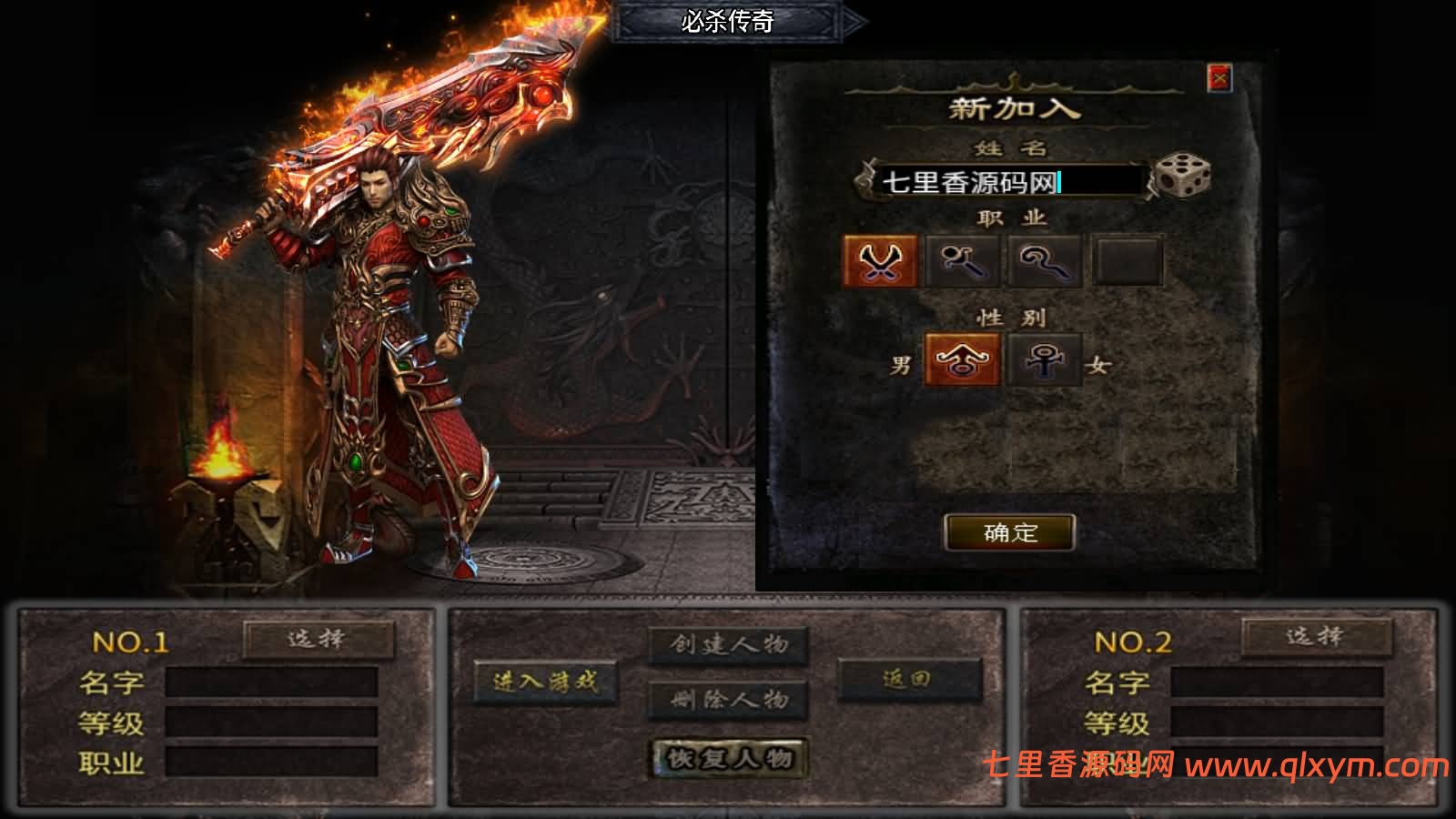Click 选择 for character slot NO.1
This screenshot has width=1456, height=819.
tap(318, 639)
